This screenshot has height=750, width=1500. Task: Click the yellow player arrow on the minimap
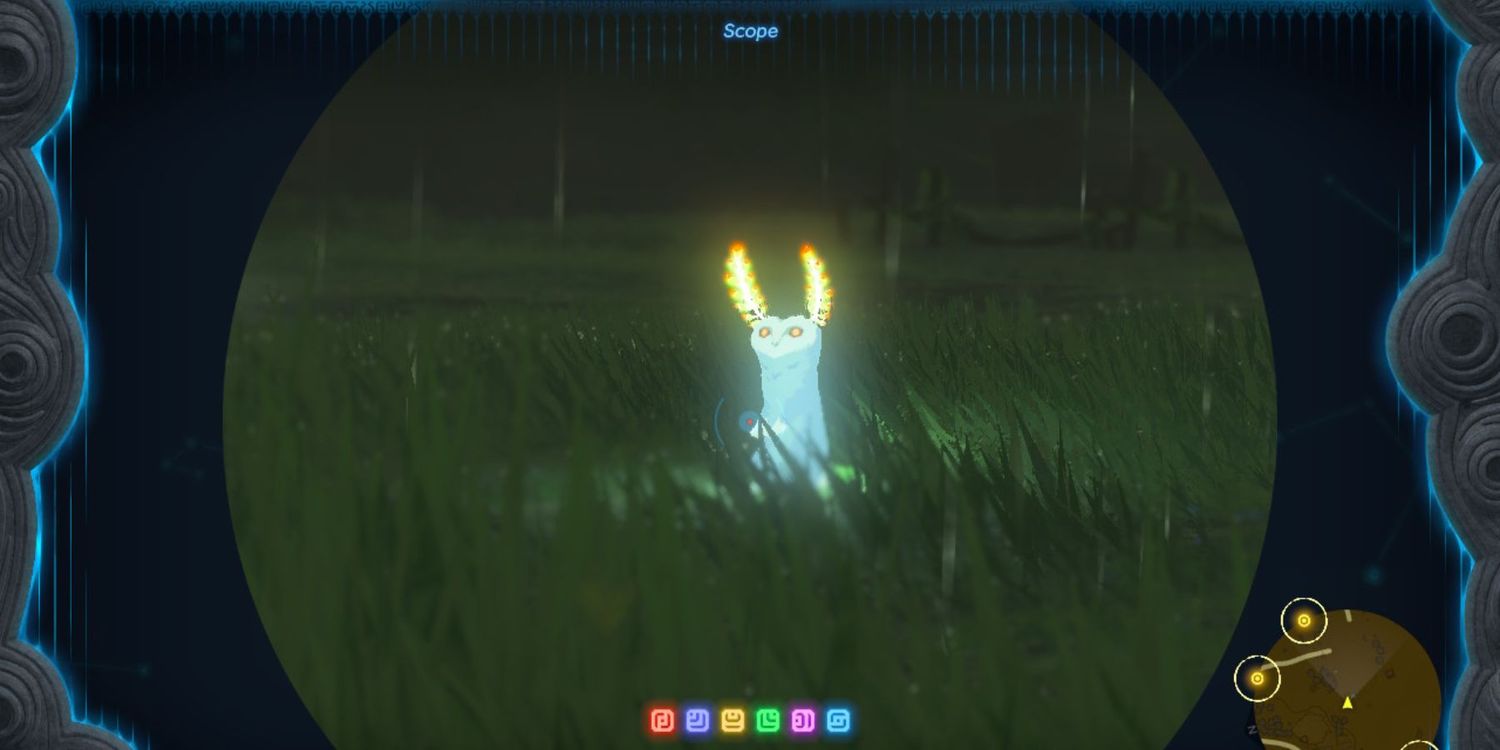pyautogui.click(x=1347, y=702)
